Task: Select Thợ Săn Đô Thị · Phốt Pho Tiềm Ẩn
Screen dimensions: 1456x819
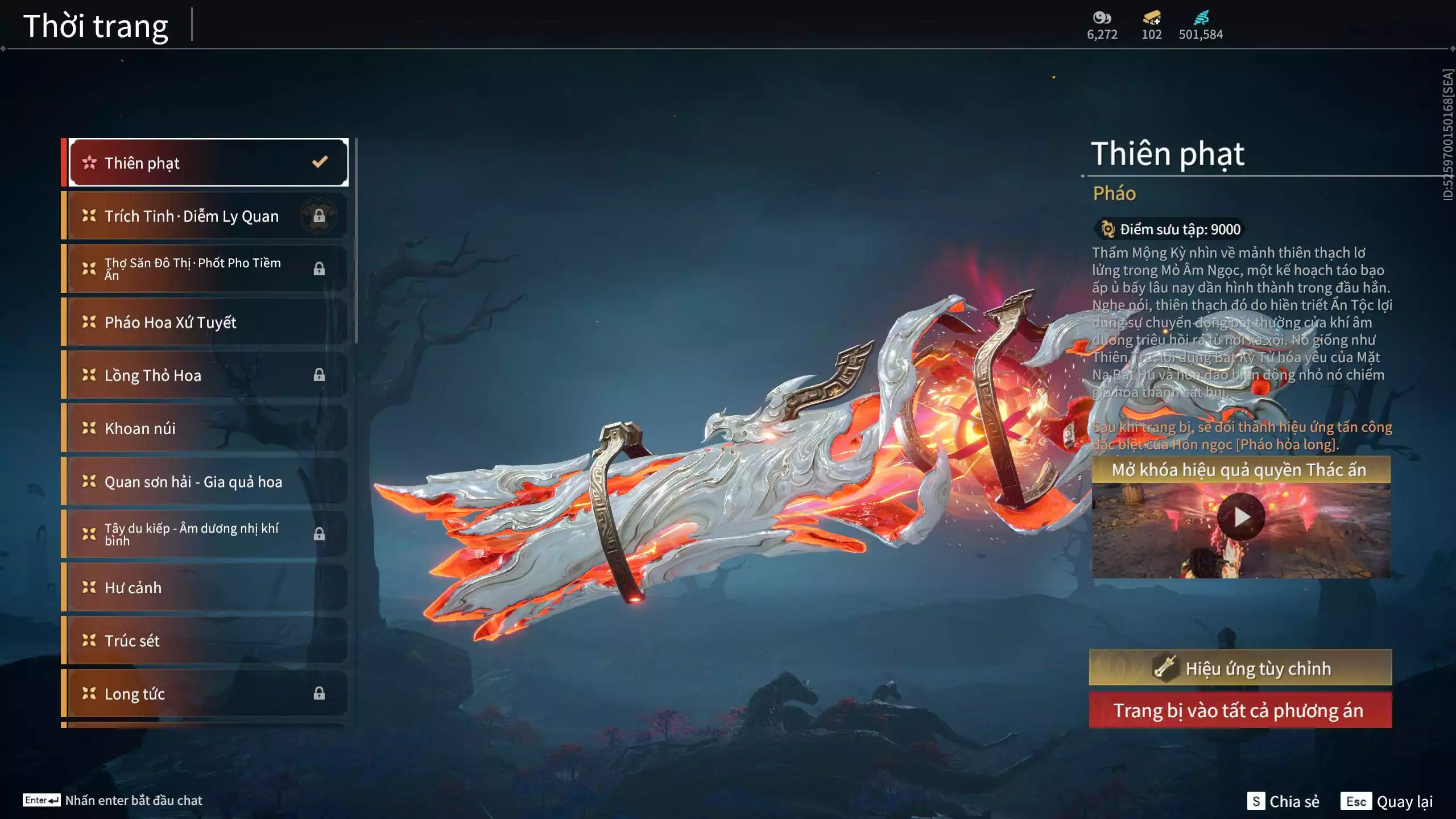Action: tap(208, 269)
